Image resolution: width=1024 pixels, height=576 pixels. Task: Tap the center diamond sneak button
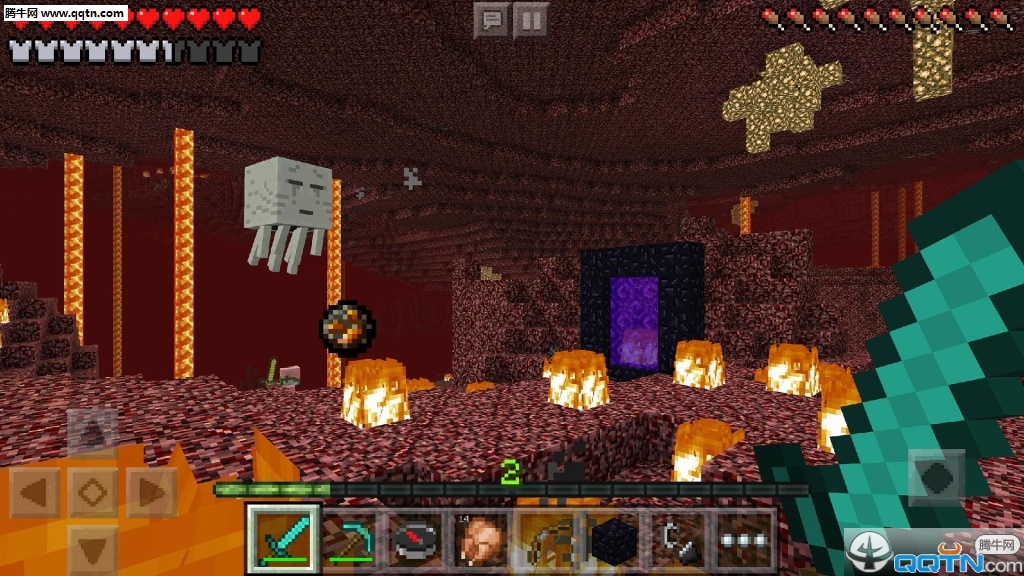(x=93, y=492)
